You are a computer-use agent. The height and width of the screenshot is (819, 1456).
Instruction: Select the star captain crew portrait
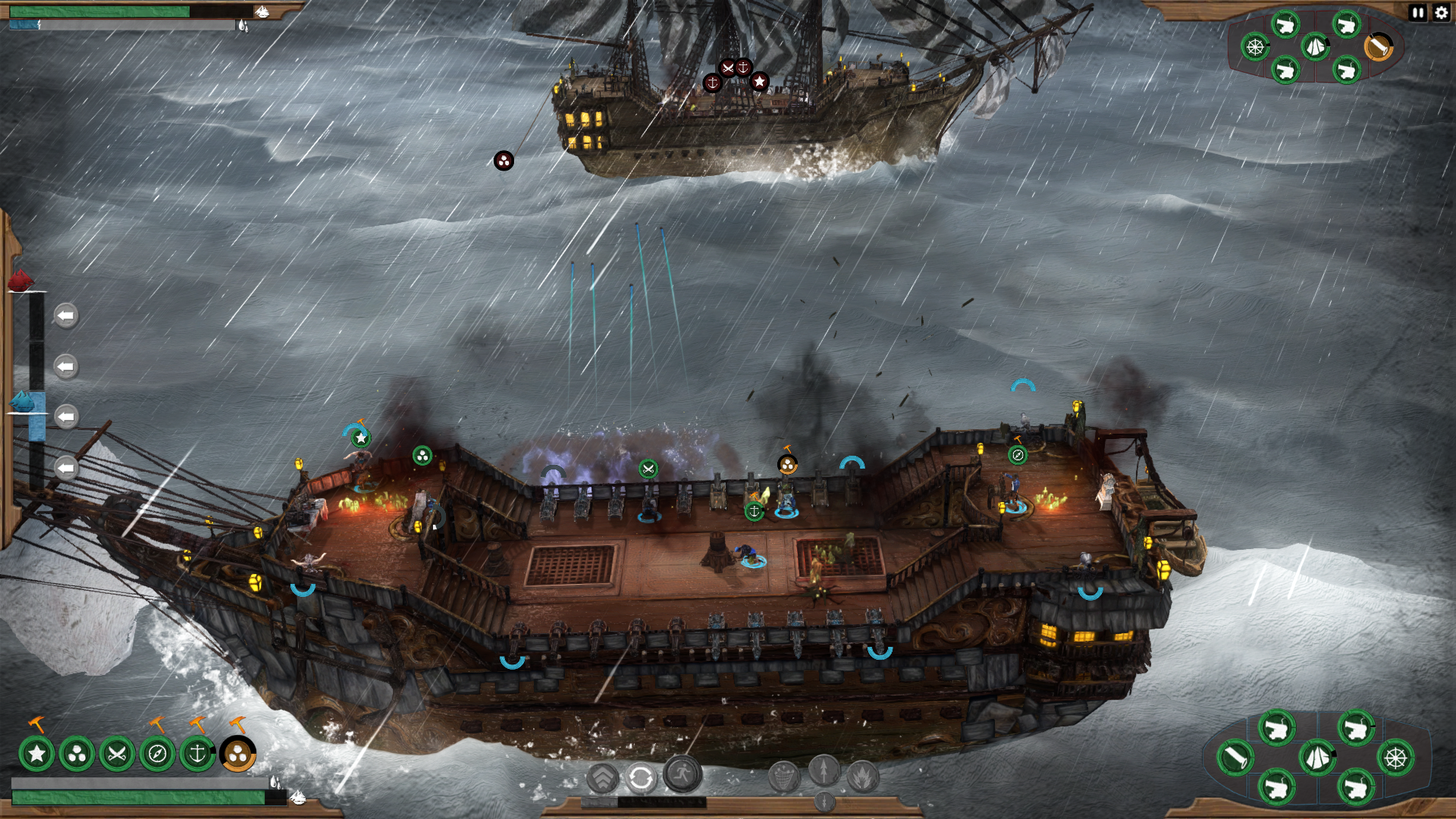pos(36,754)
